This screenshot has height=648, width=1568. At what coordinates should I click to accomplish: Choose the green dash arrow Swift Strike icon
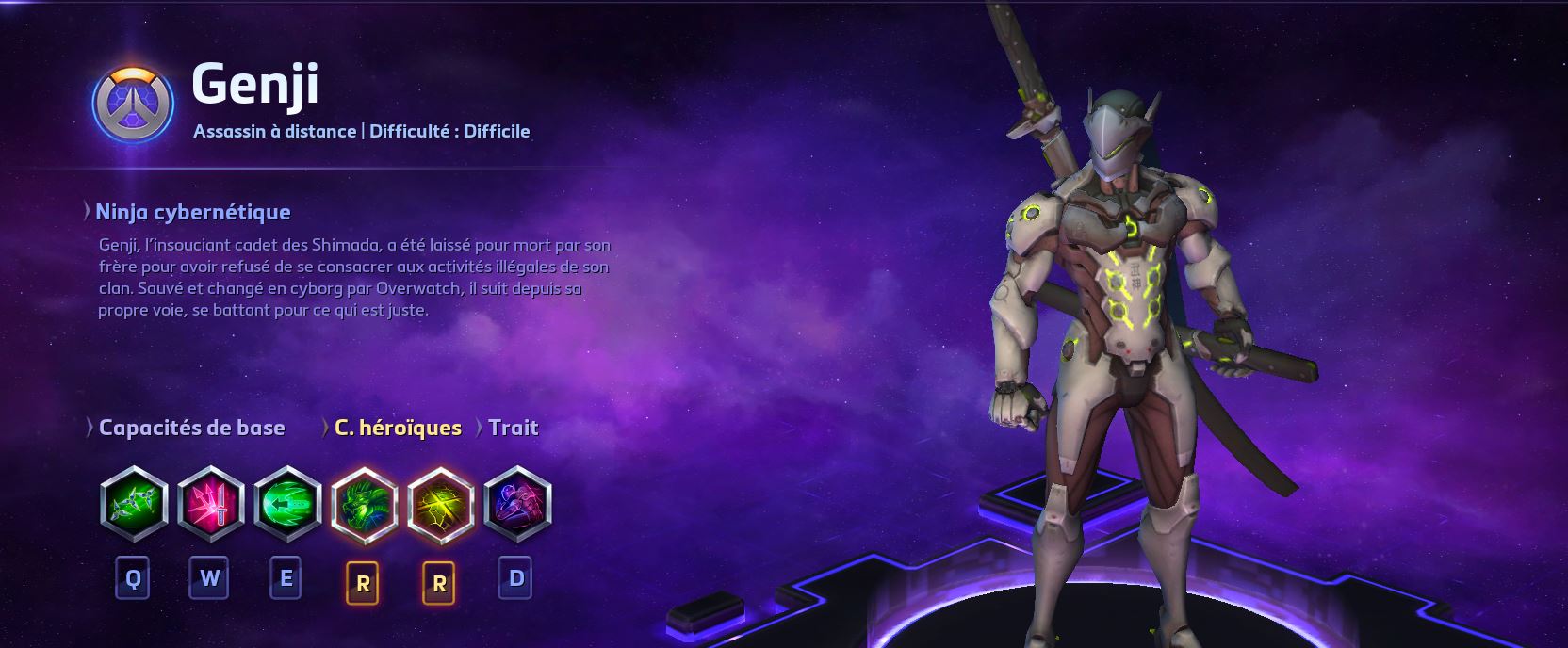tap(287, 504)
